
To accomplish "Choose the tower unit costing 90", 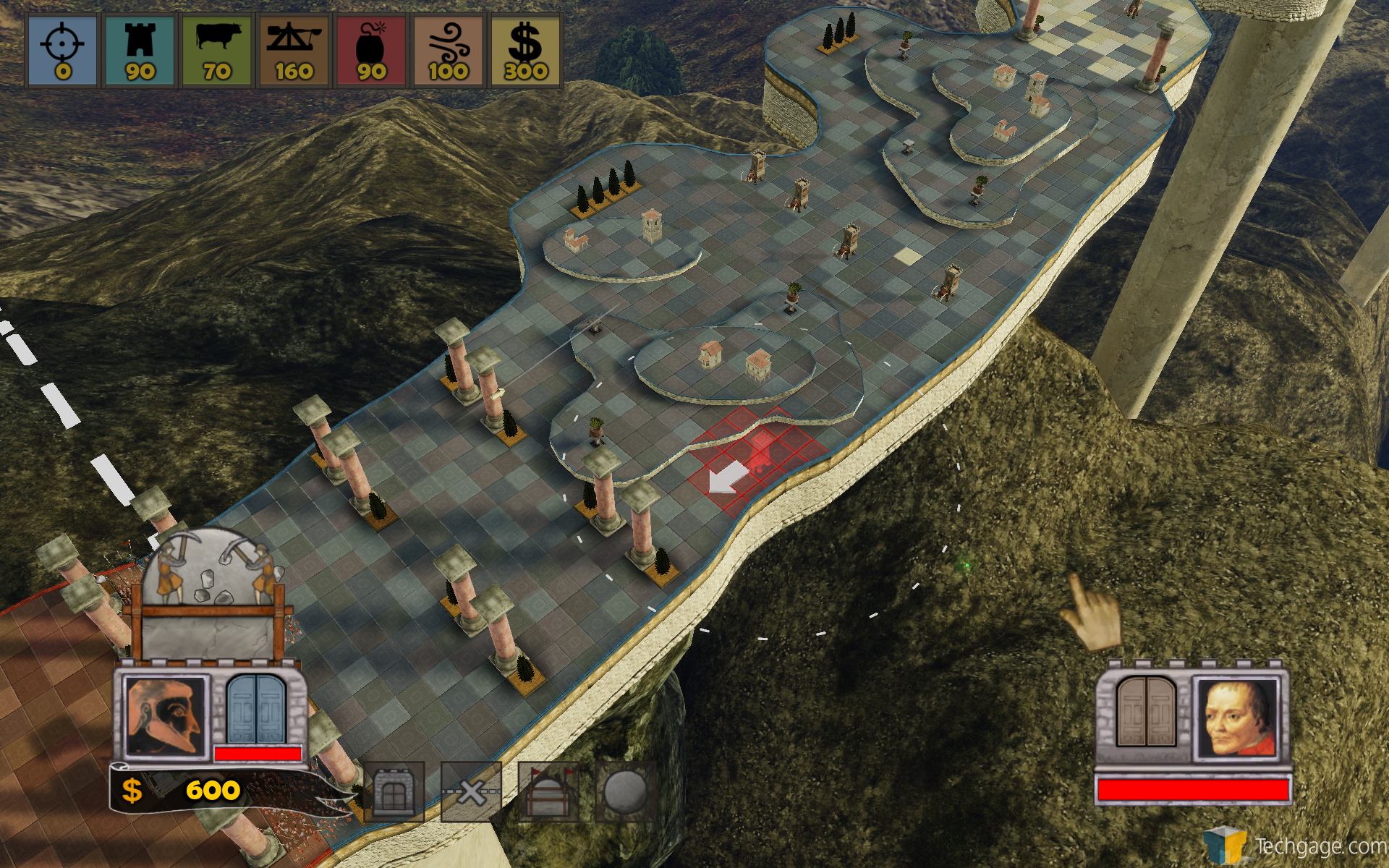I will coord(140,49).
